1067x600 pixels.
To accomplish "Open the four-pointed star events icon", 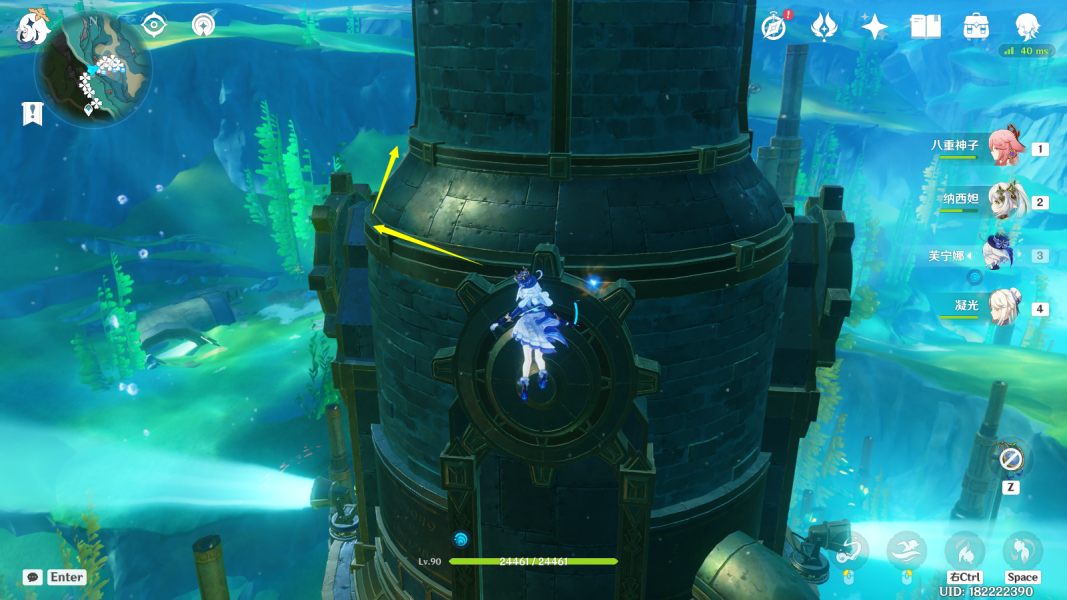I will pyautogui.click(x=875, y=27).
